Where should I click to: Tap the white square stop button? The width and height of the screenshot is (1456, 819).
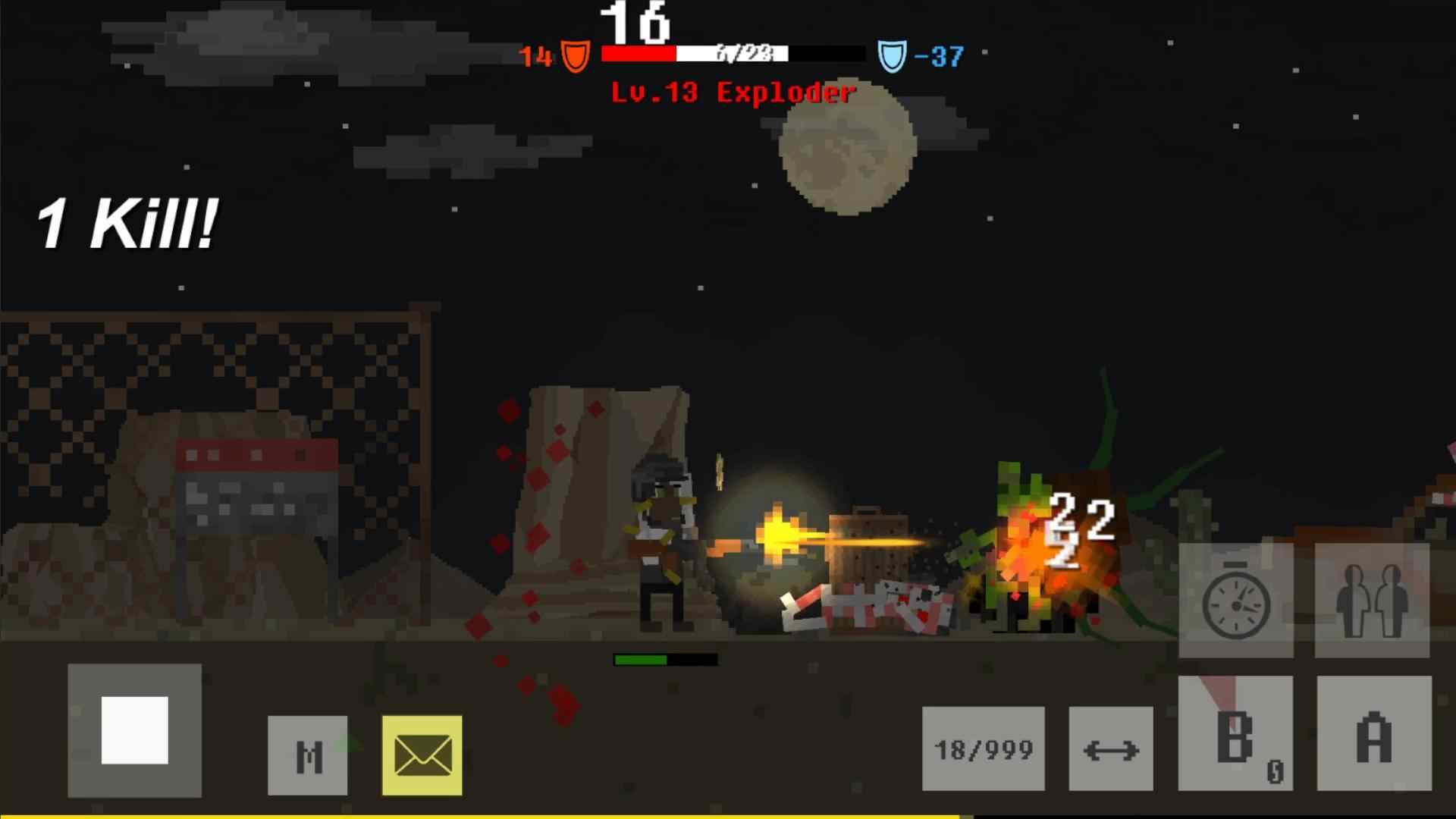134,730
